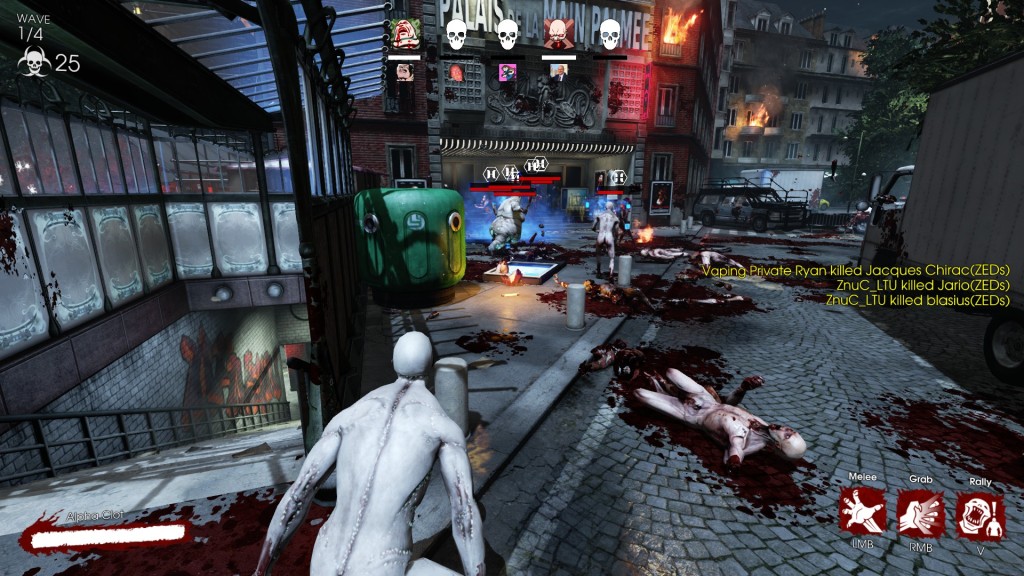Select the bloody green-framed ZED team portrait
Image resolution: width=1024 pixels, height=576 pixels.
(x=405, y=34)
